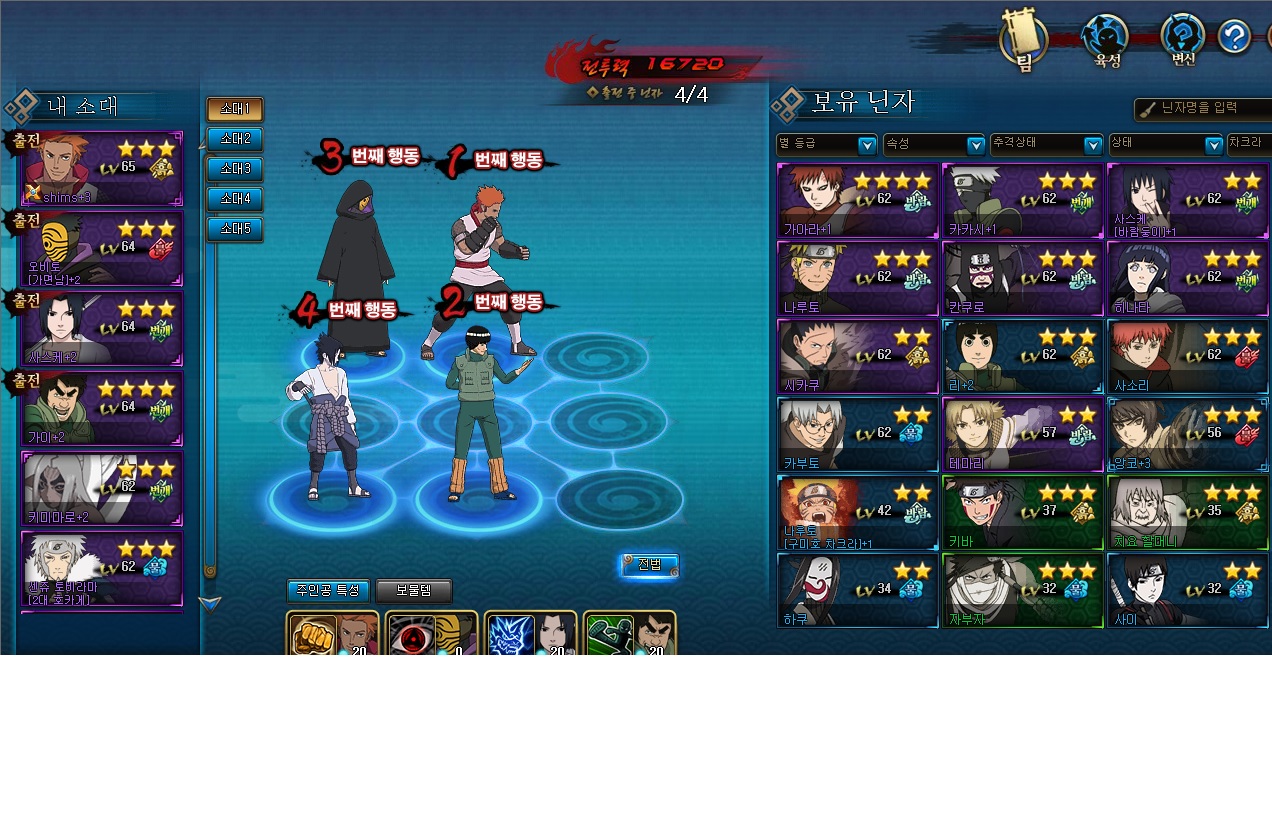Select the 자부자 ninja card in owned list
Image resolution: width=1272 pixels, height=837 pixels.
click(x=1022, y=591)
